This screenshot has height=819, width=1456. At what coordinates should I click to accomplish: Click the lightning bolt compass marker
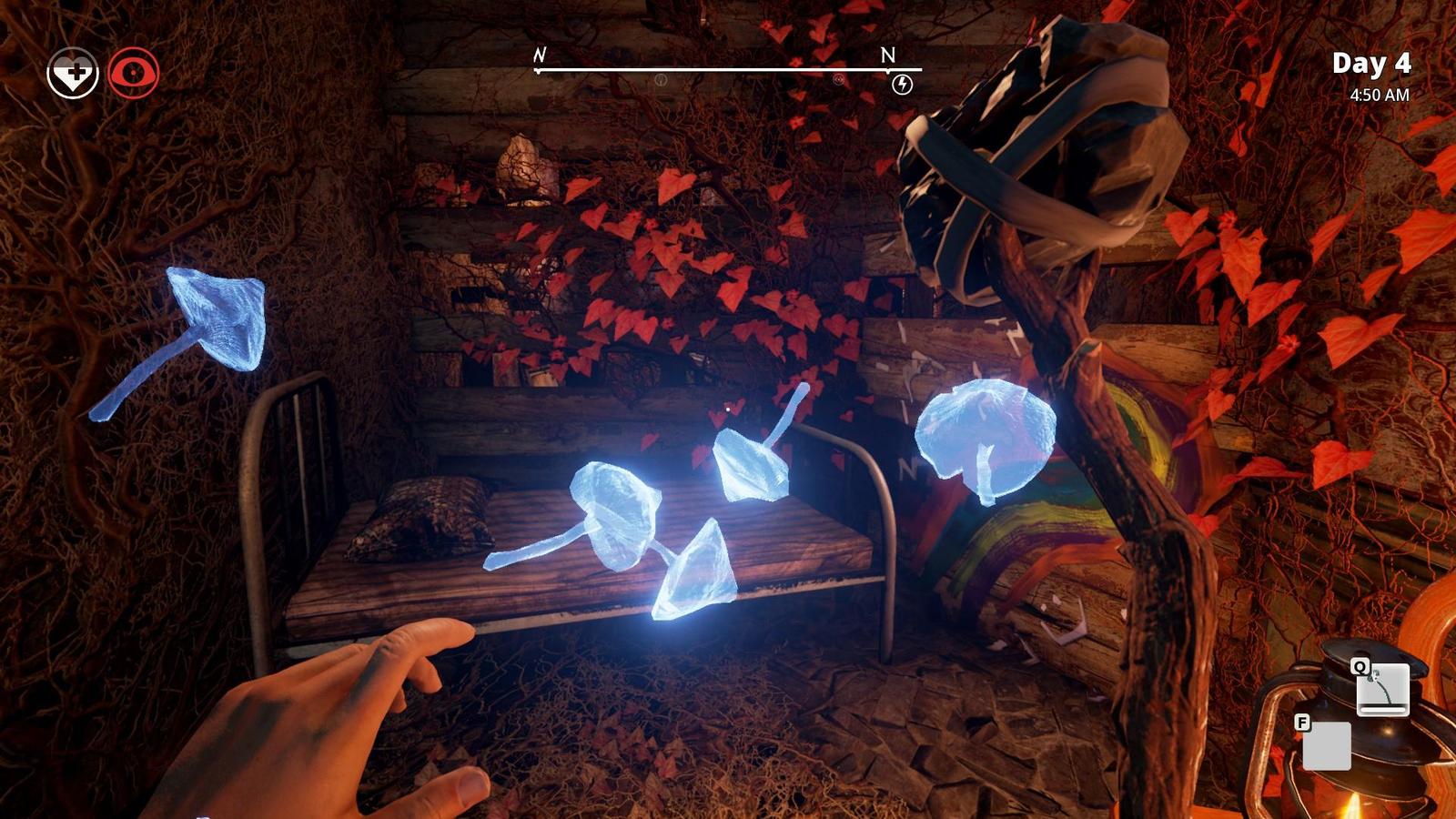pyautogui.click(x=902, y=85)
